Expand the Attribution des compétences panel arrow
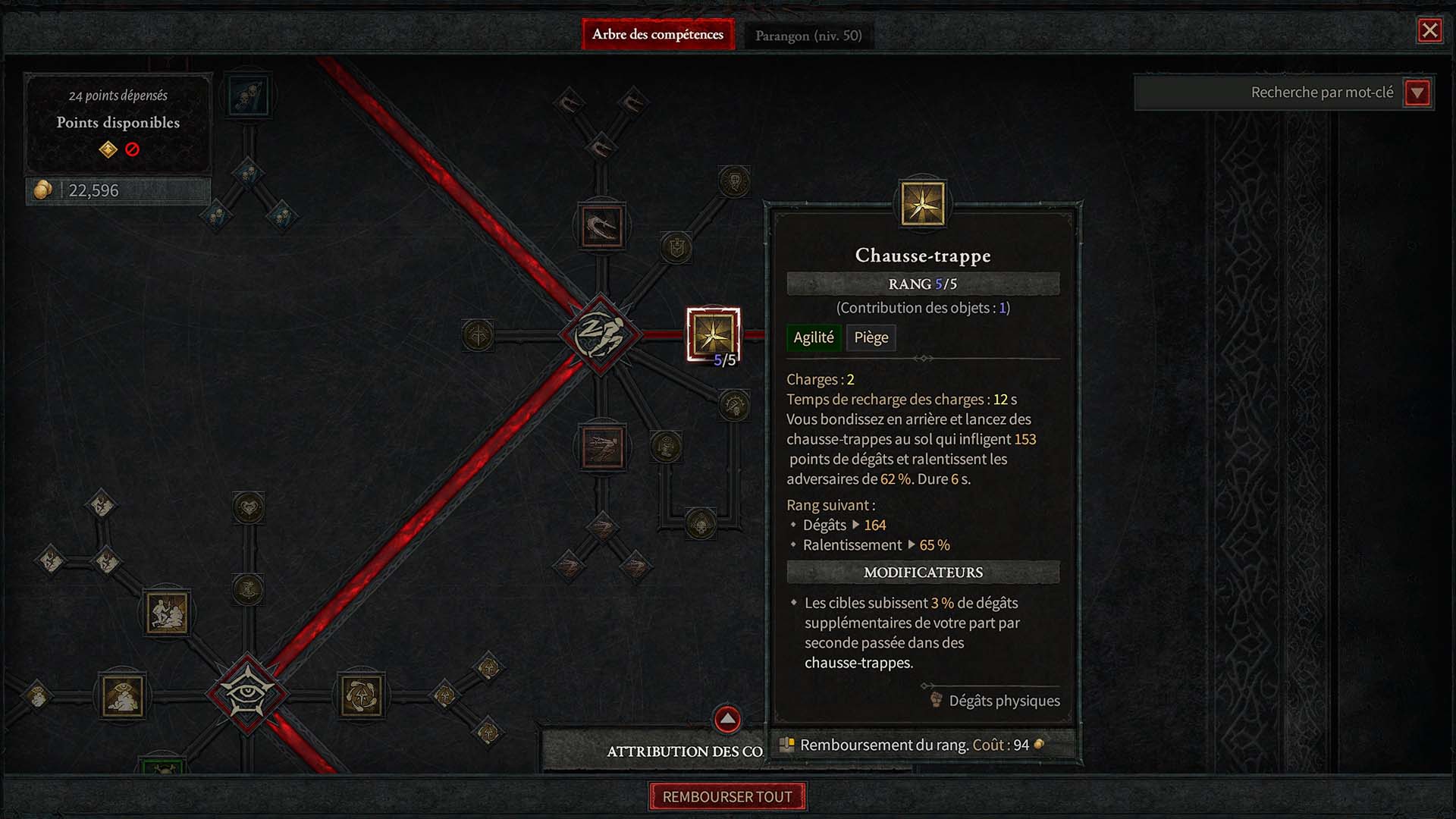This screenshot has width=1456, height=819. (727, 719)
